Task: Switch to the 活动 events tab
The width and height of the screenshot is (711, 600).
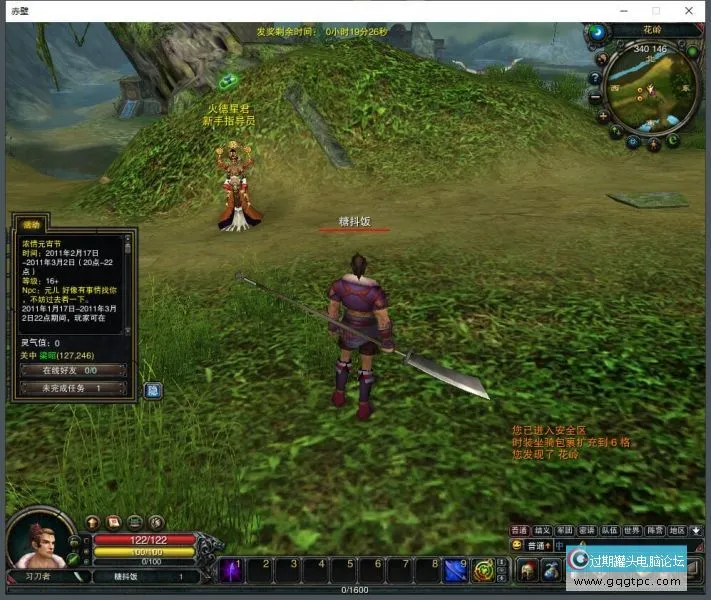Action: click(x=31, y=225)
